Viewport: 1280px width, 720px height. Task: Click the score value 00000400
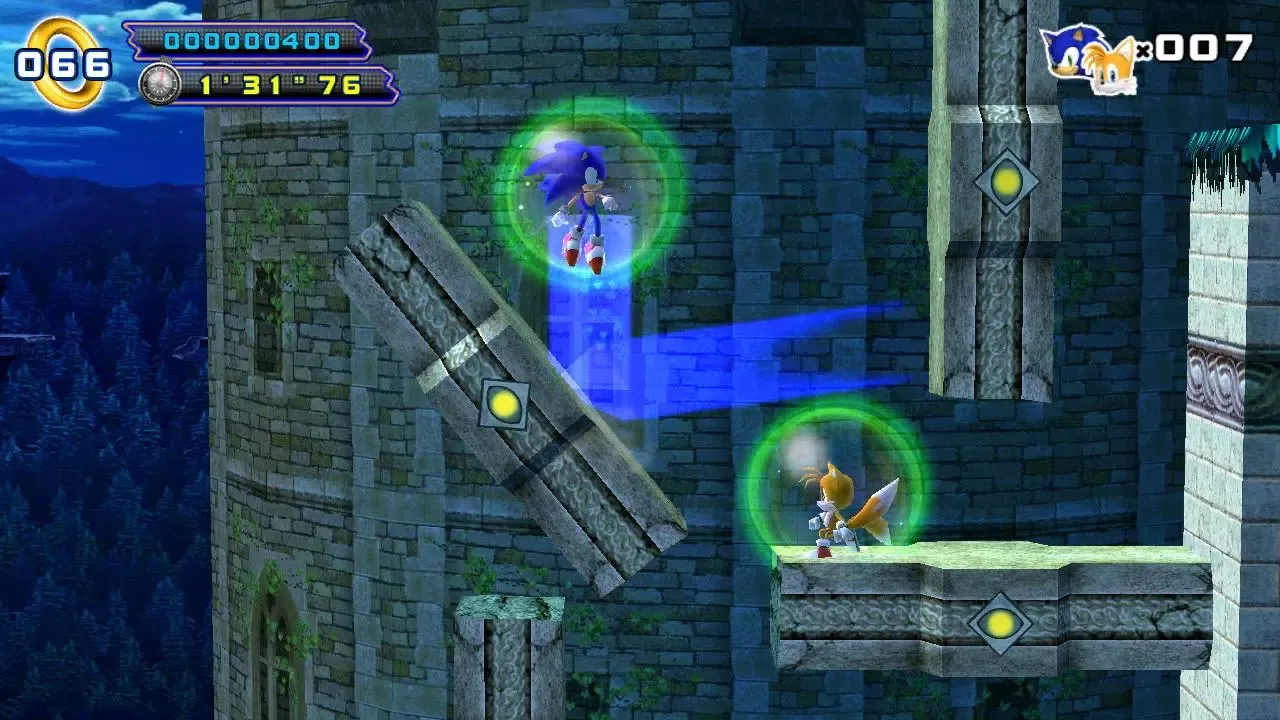[x=255, y=42]
